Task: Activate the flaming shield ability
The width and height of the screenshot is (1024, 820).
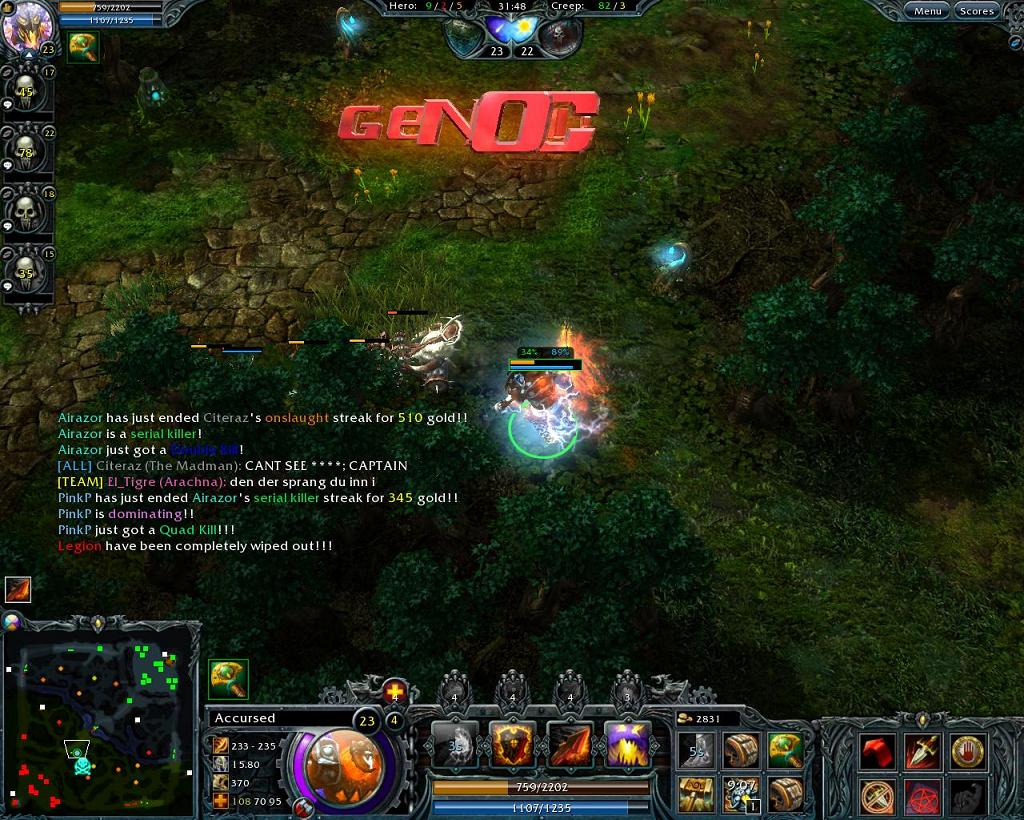Action: click(x=512, y=746)
